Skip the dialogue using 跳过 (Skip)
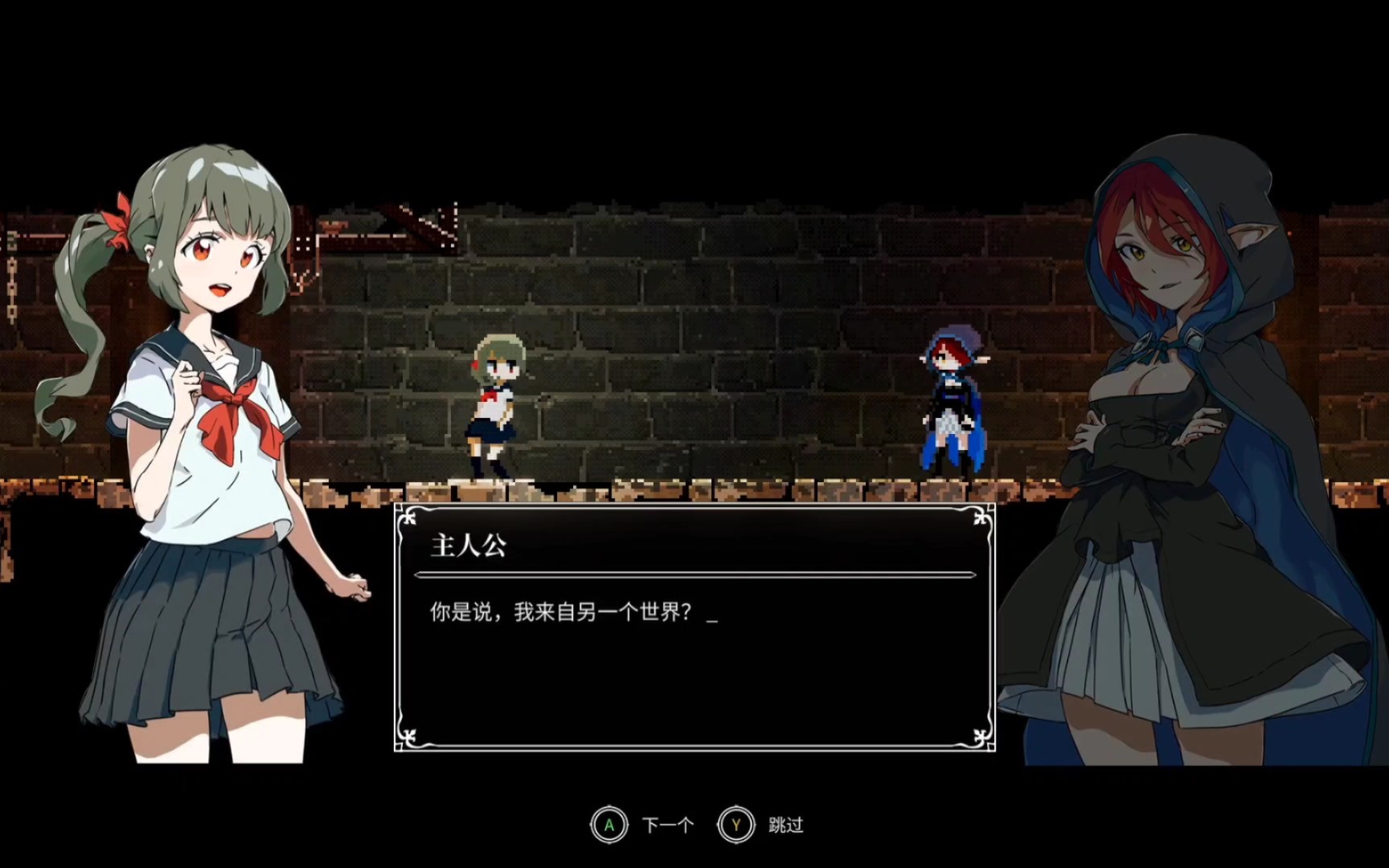Image resolution: width=1389 pixels, height=868 pixels. click(784, 824)
